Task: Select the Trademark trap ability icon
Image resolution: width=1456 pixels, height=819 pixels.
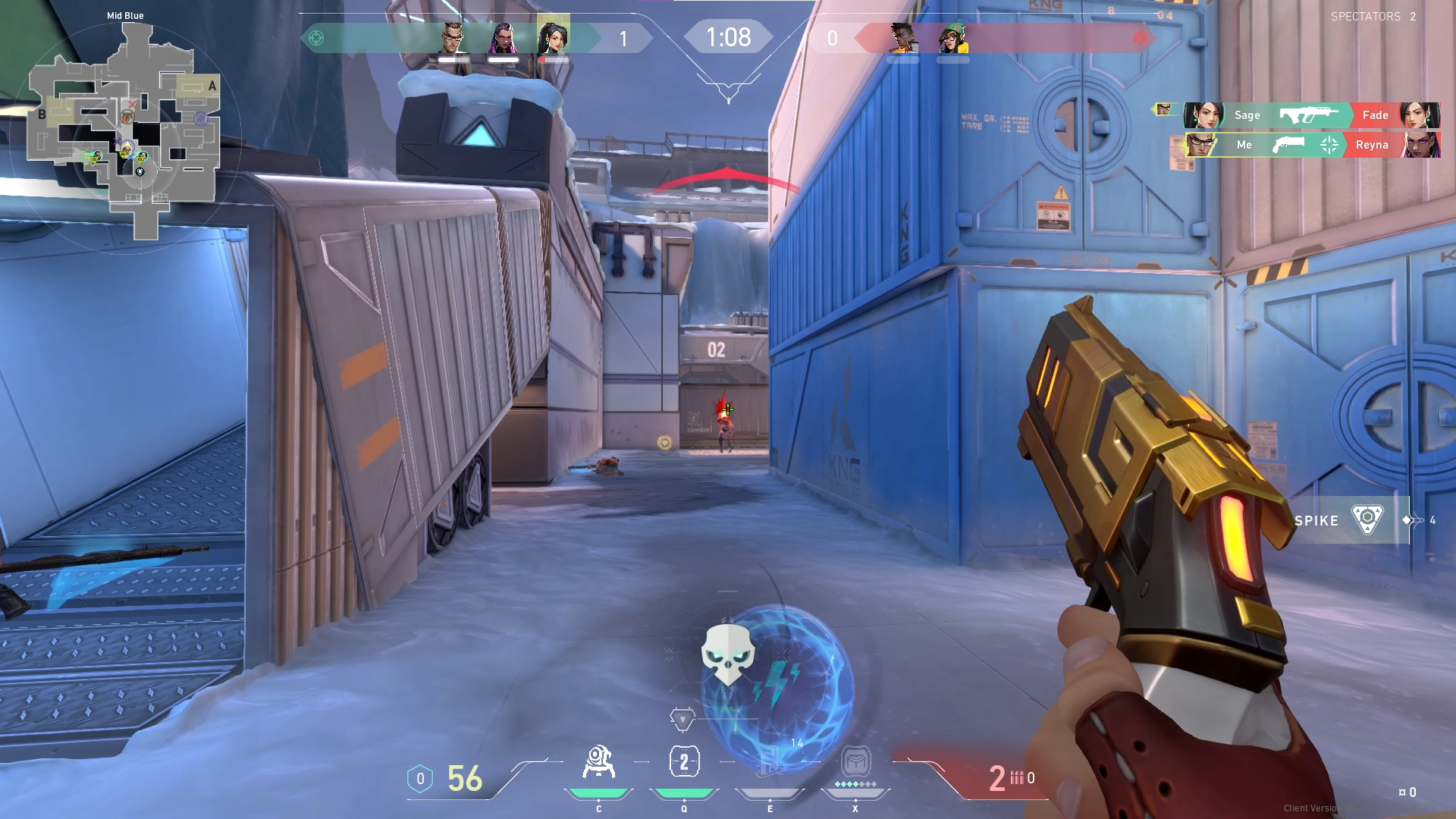Action: point(598,762)
